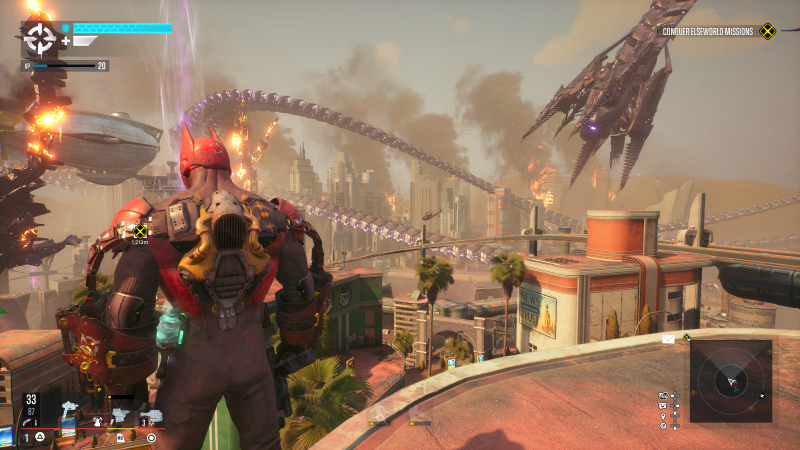The height and width of the screenshot is (450, 800).
Task: Open the mail envelope notification
Action: tap(668, 340)
